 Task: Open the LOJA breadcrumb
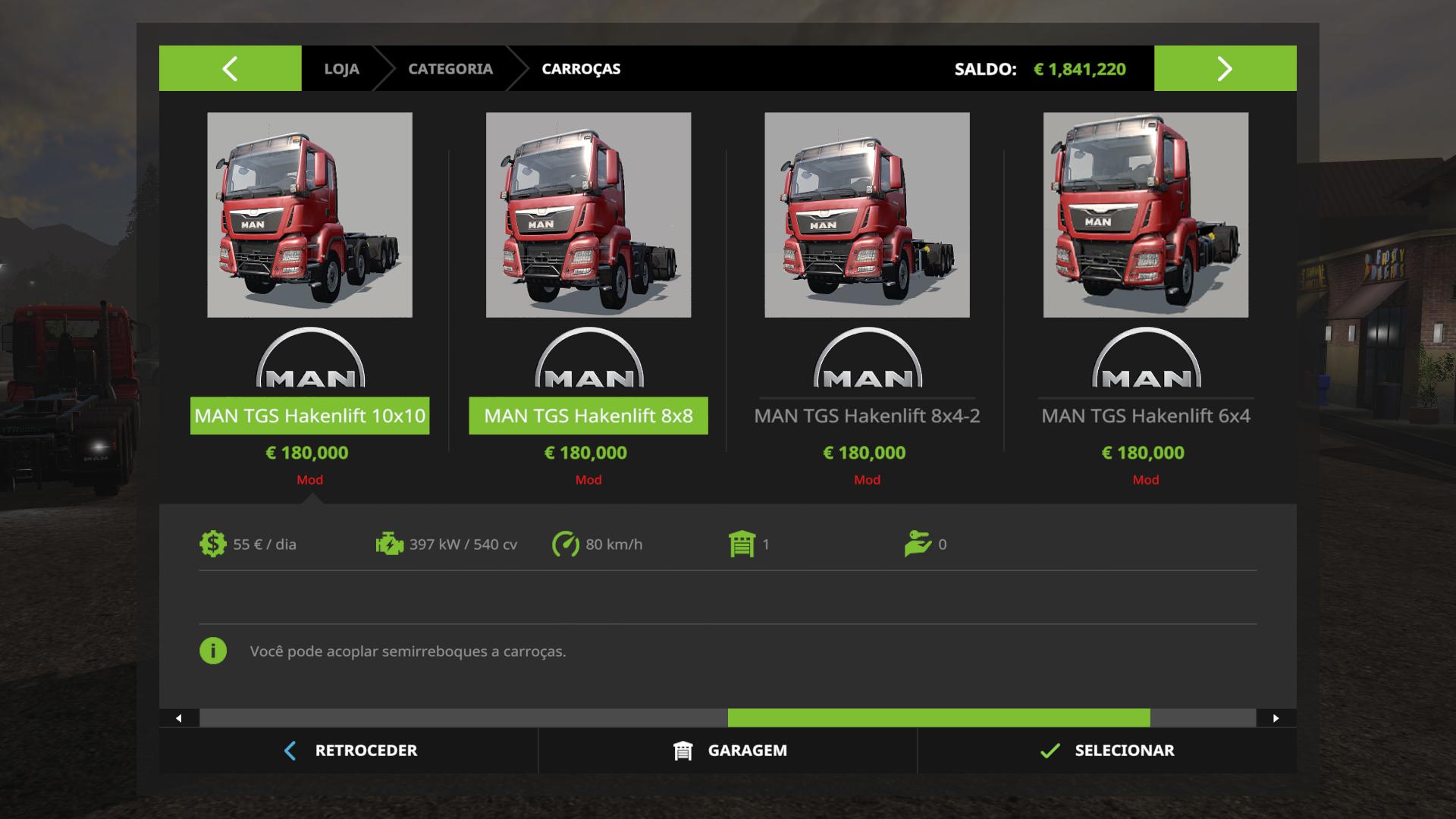pos(341,69)
